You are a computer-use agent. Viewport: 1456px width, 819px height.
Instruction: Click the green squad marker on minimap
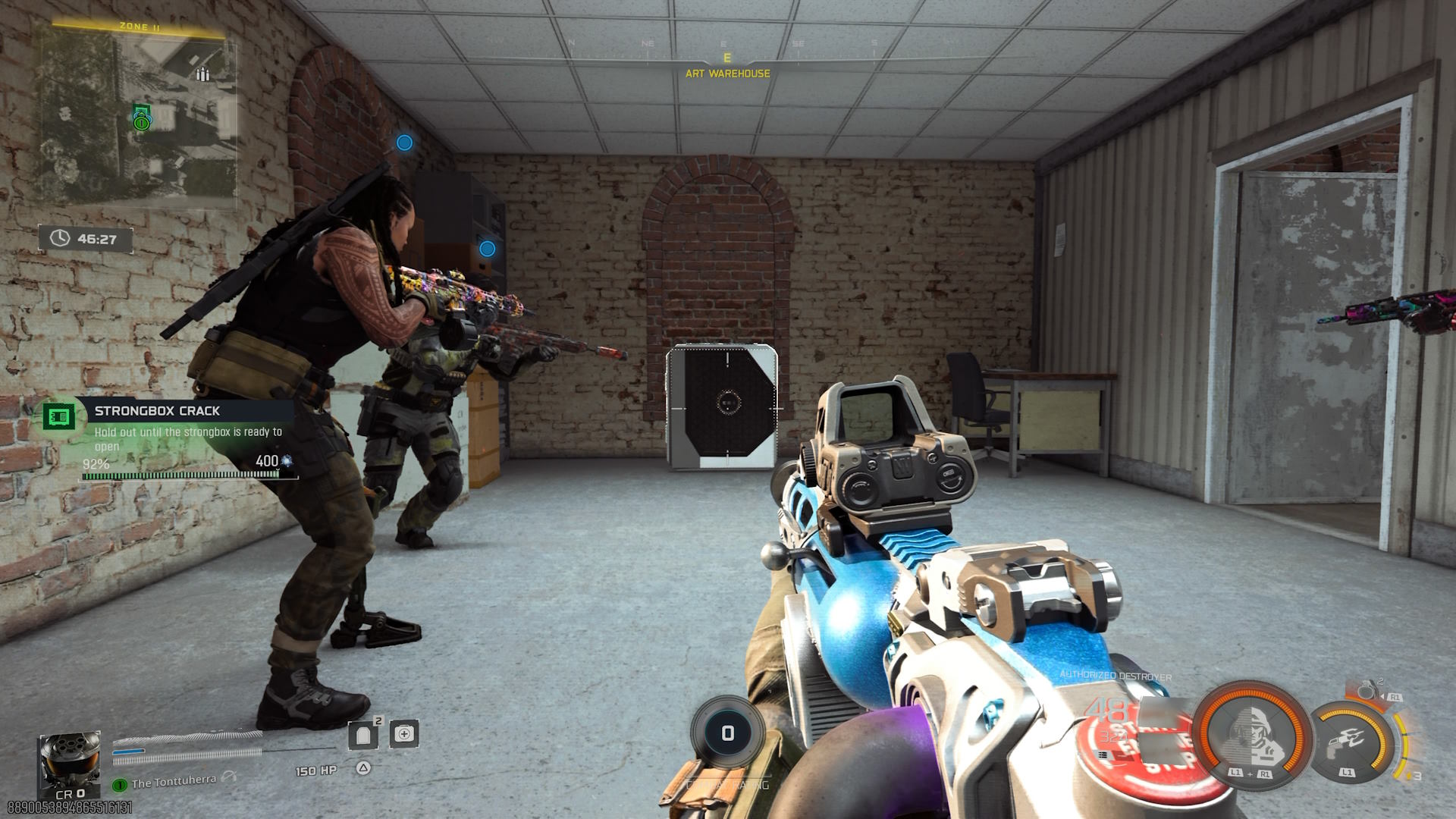(x=141, y=122)
